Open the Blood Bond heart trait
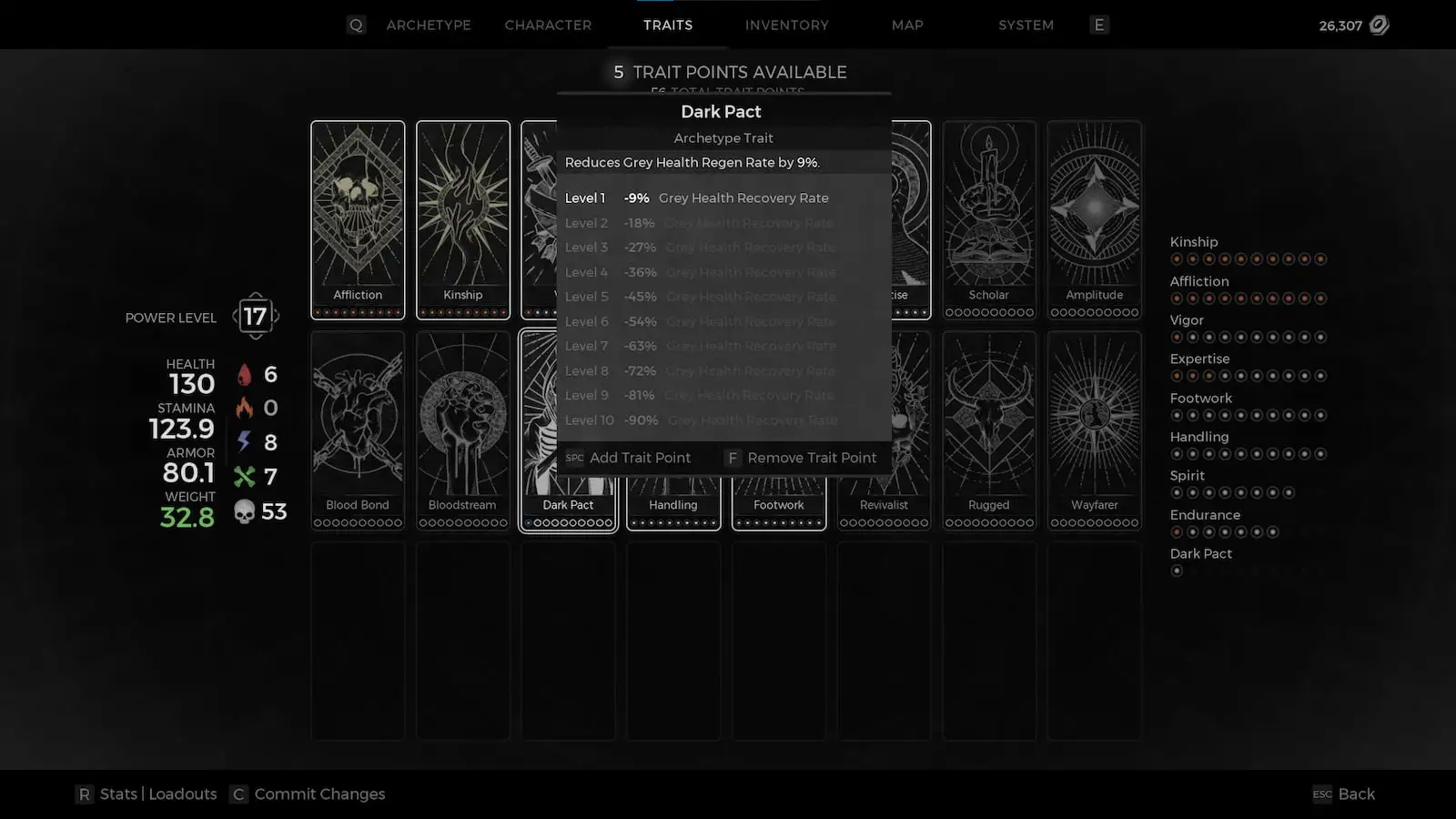 (x=357, y=419)
